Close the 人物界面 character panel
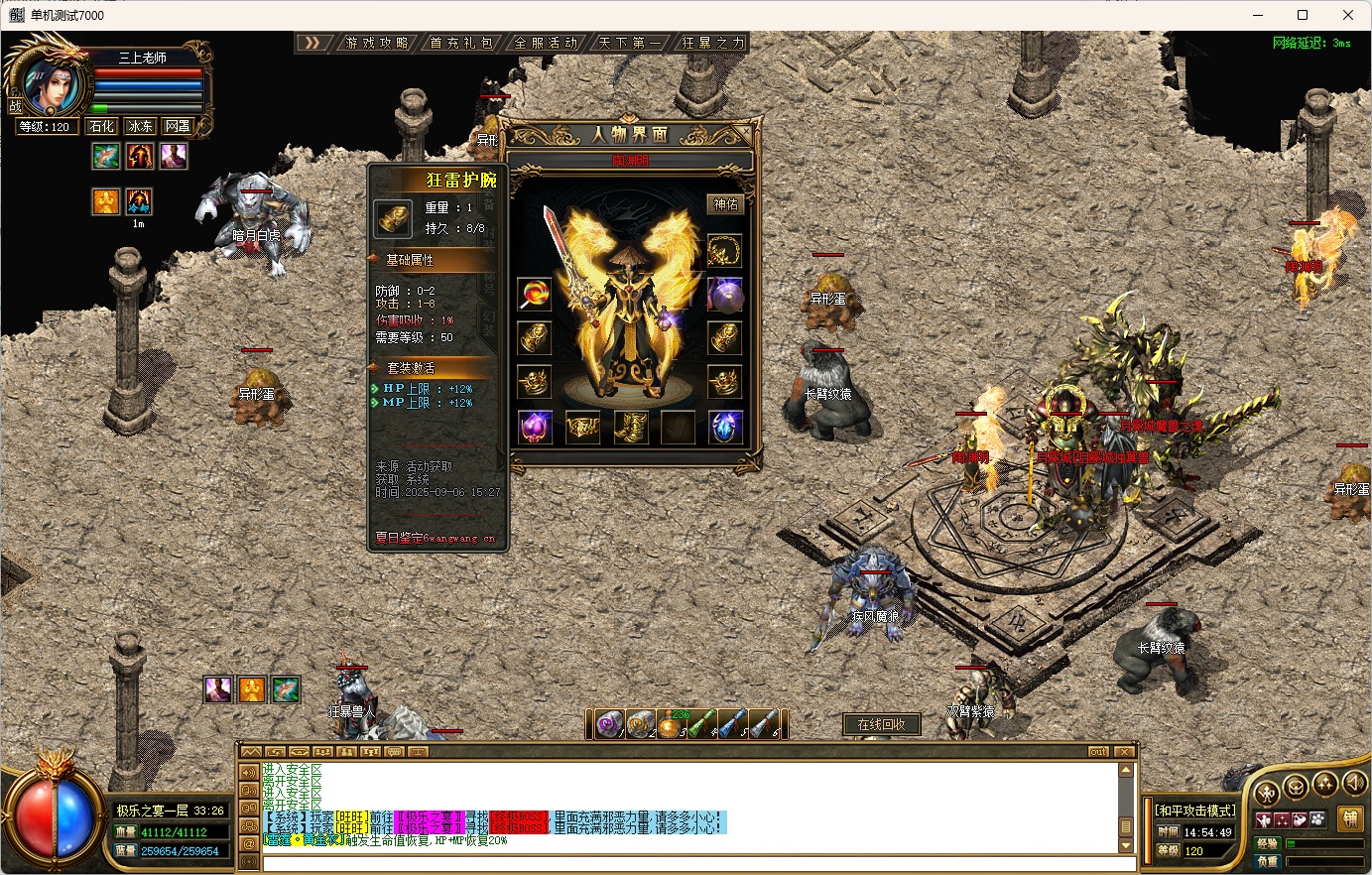The width and height of the screenshot is (1372, 875). (x=745, y=132)
